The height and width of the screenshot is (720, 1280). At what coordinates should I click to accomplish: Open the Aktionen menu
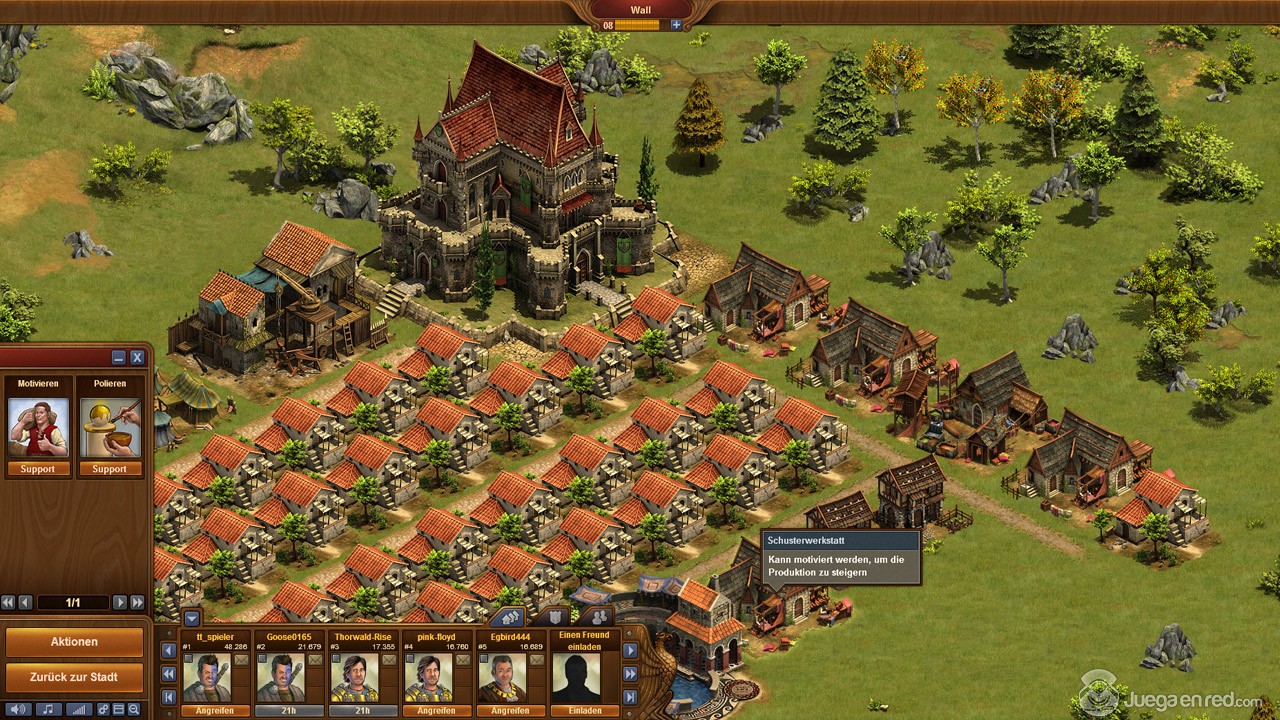tap(74, 641)
